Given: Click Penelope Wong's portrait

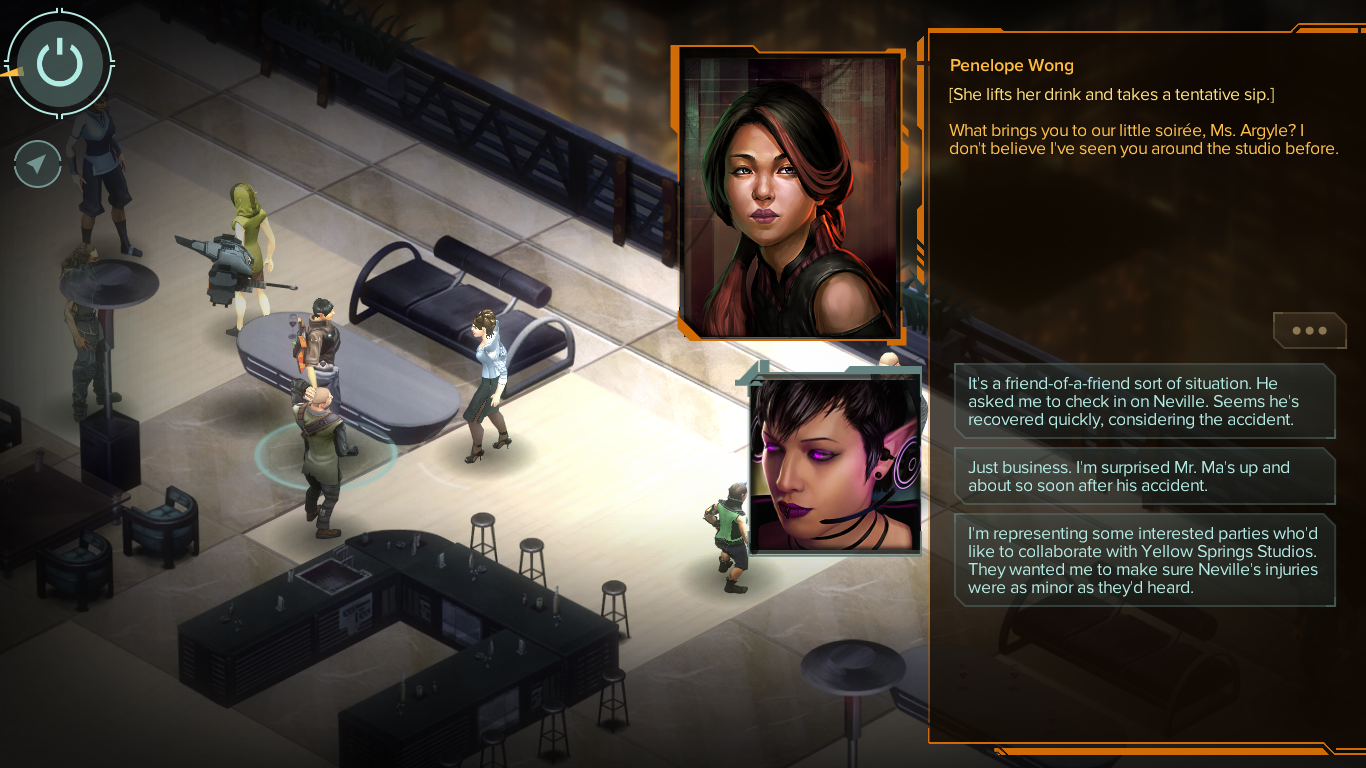Looking at the screenshot, I should (x=789, y=195).
